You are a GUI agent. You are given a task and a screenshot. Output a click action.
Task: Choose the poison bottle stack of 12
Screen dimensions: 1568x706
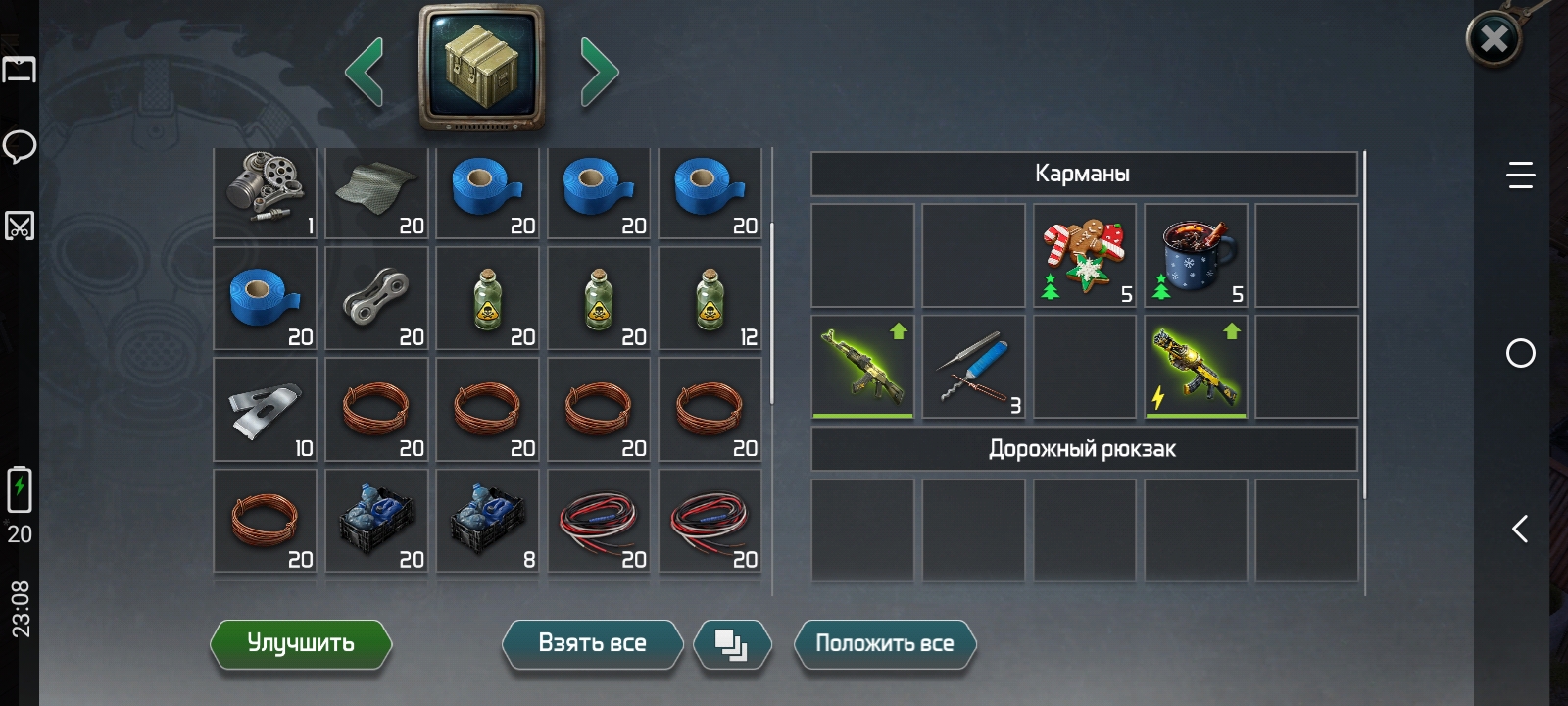(710, 298)
